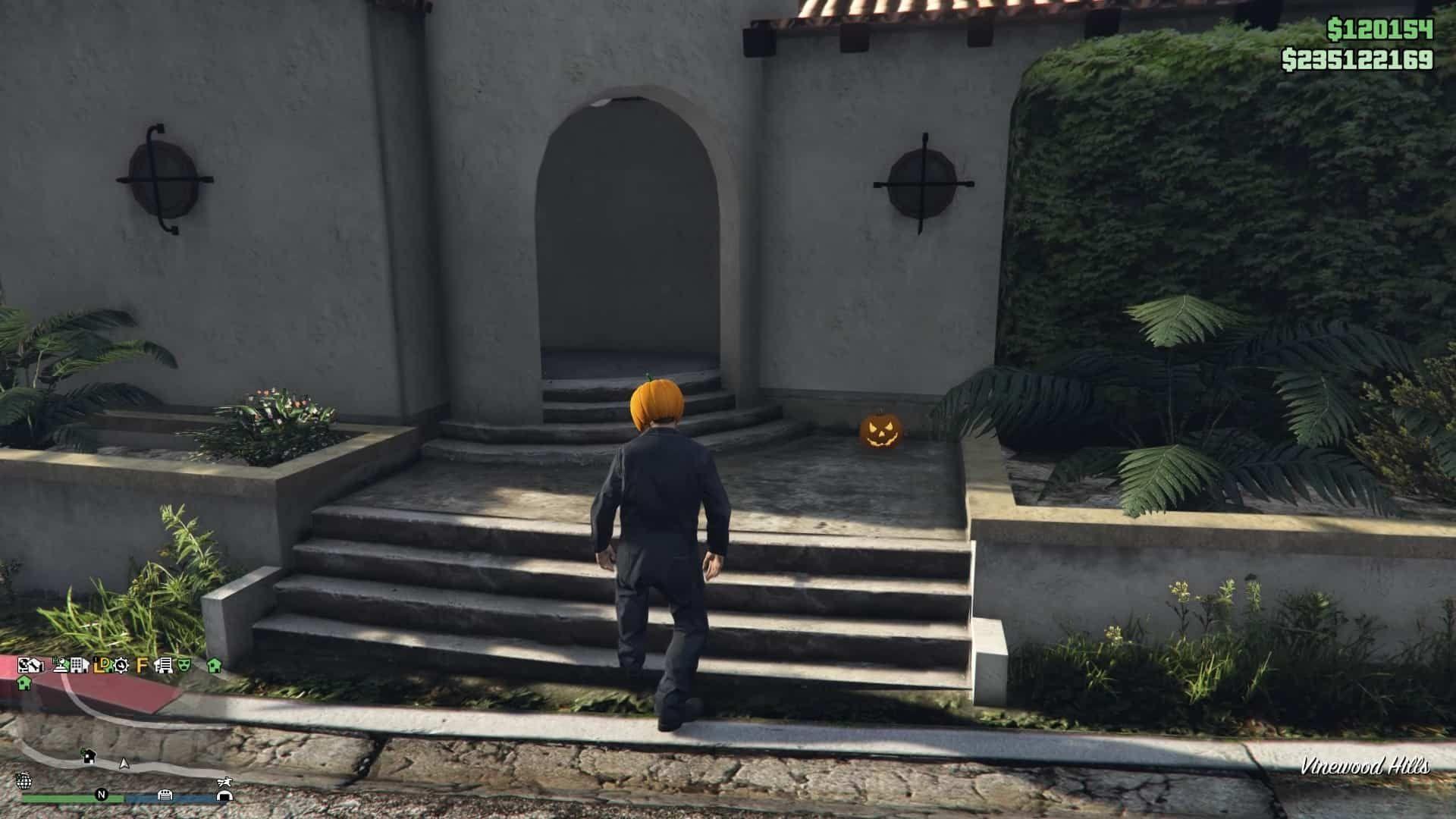Select the running-man blip on the minimap
Screen dimensions: 1456x819
[x=224, y=783]
